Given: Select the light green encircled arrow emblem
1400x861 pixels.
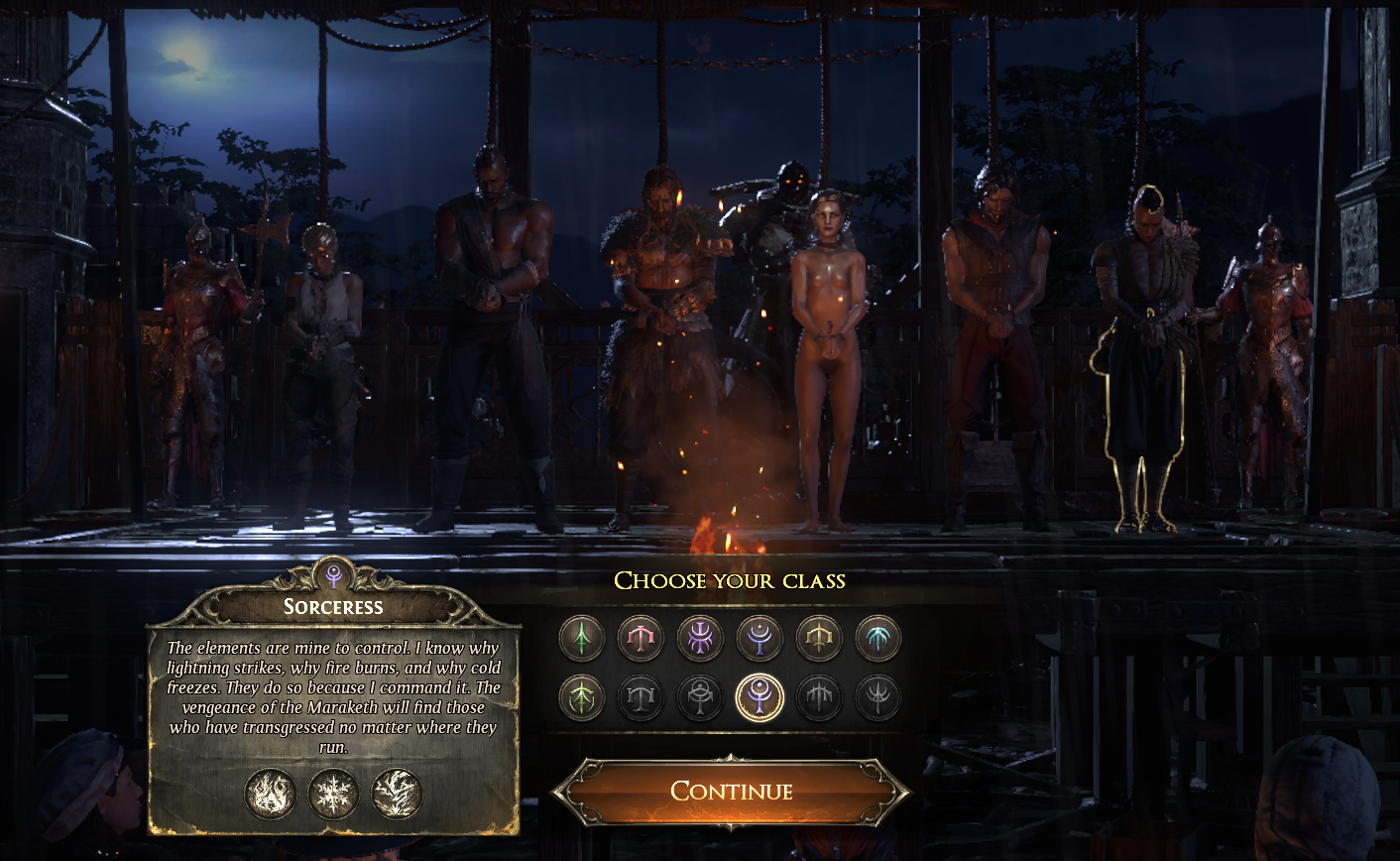Looking at the screenshot, I should click(x=581, y=698).
